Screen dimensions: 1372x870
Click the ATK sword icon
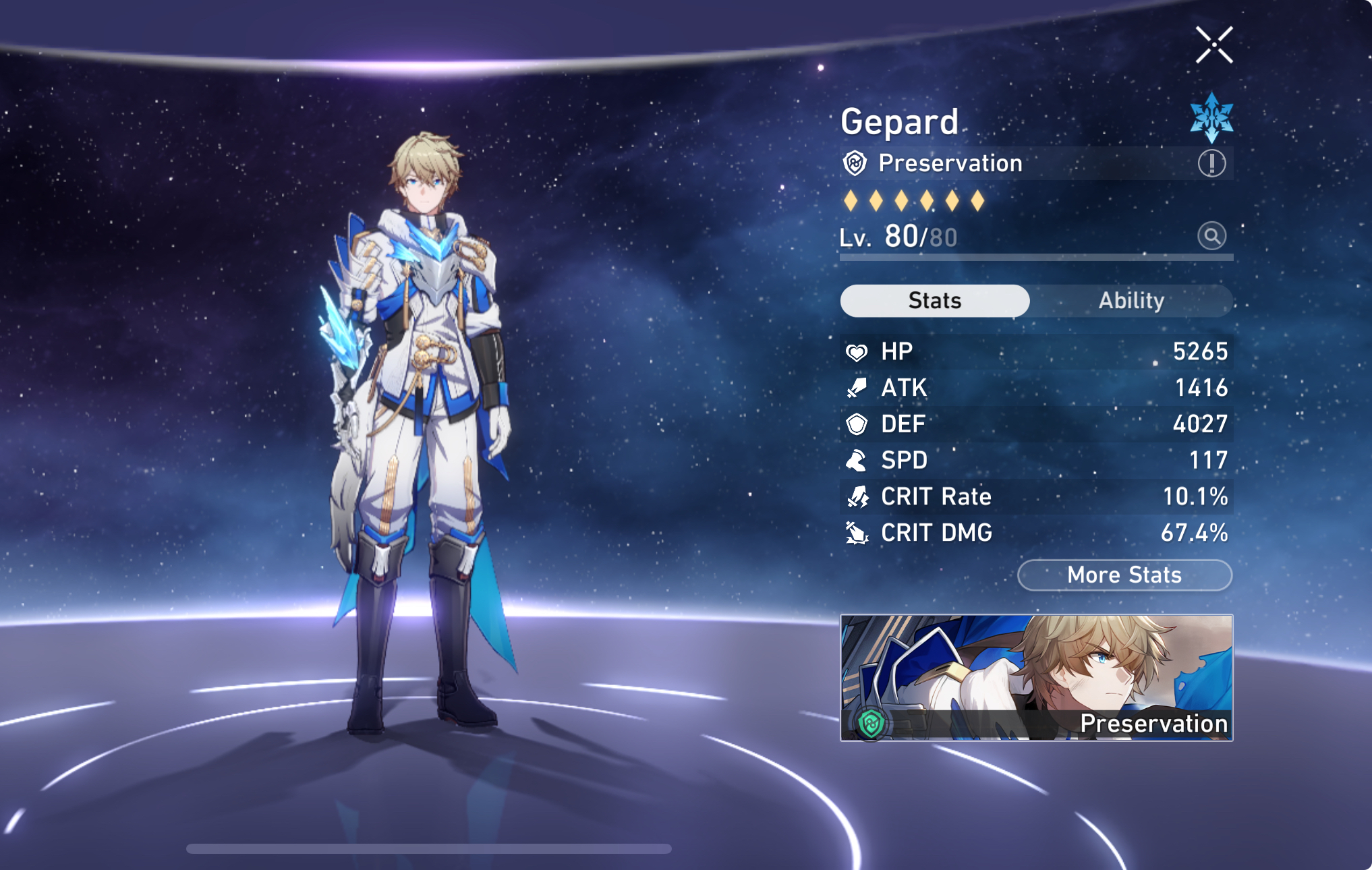[x=858, y=388]
